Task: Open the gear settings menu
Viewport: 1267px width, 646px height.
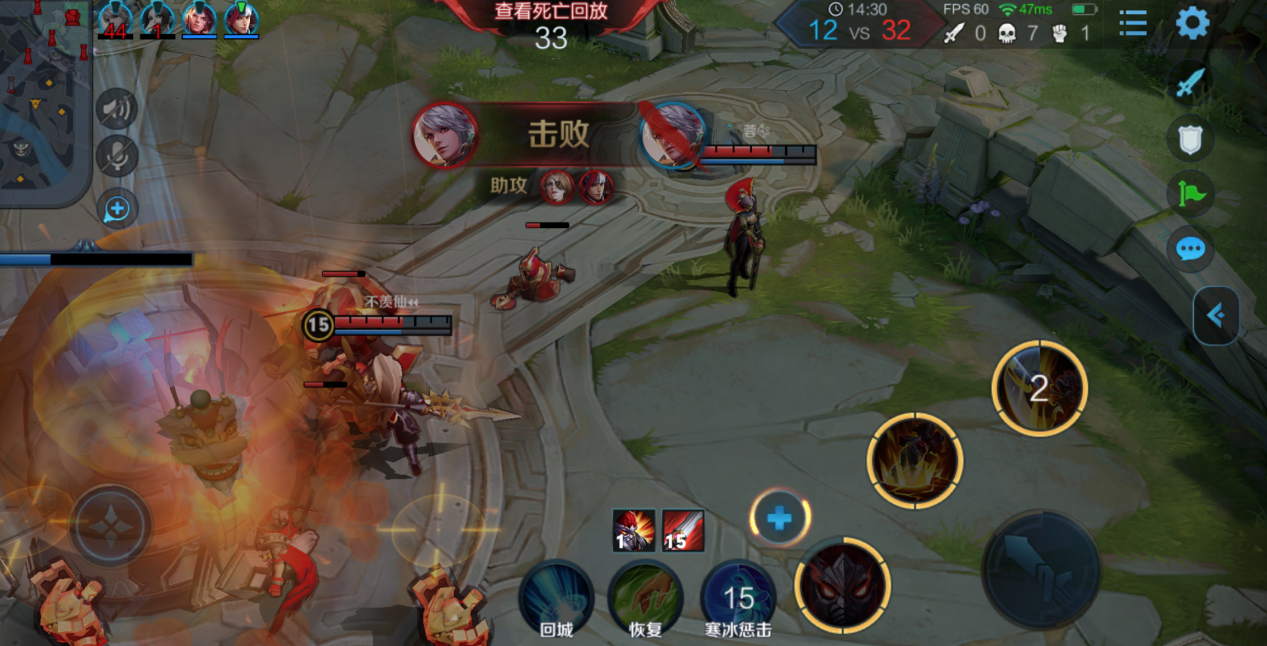Action: coord(1192,22)
